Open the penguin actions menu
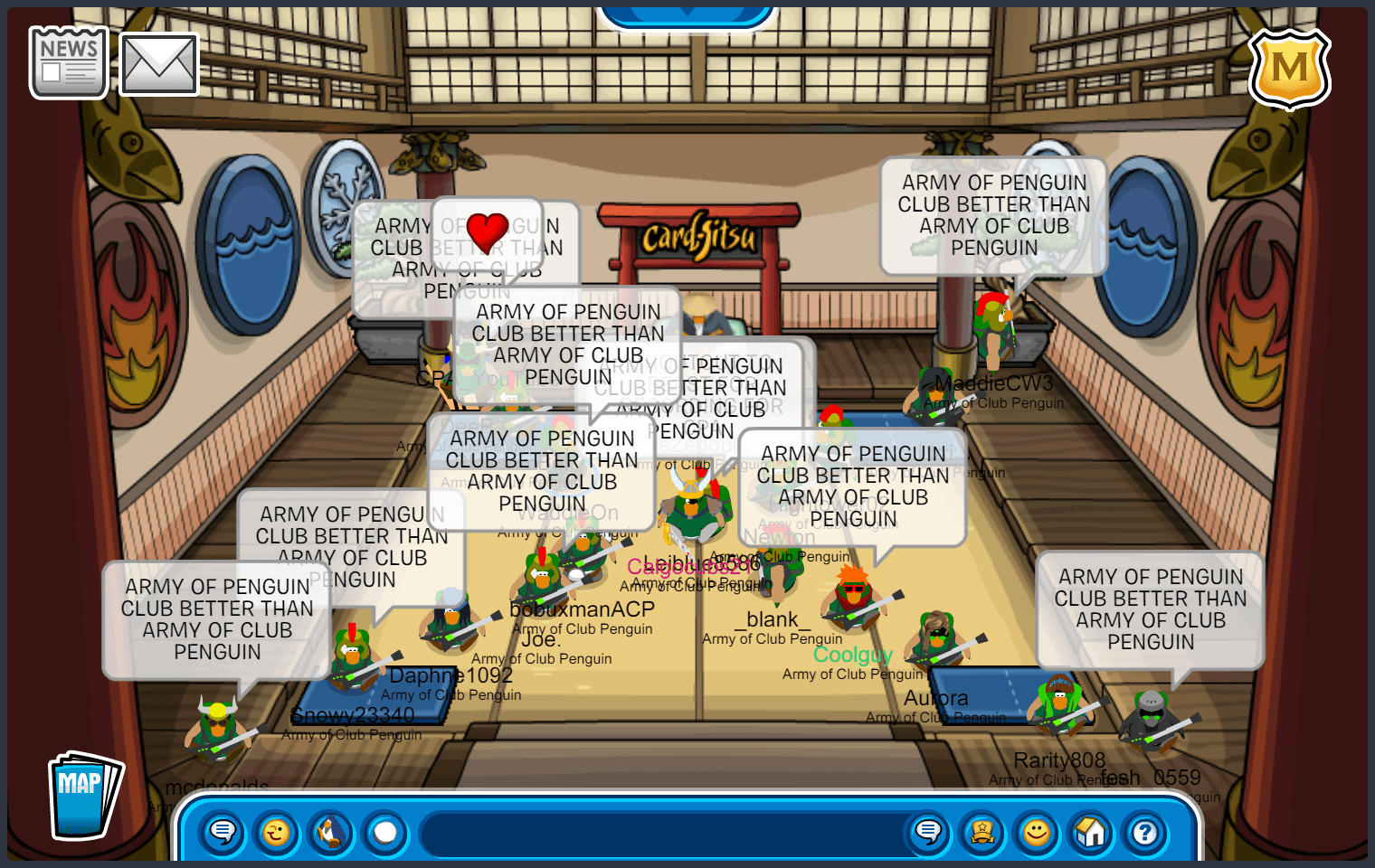1375x868 pixels. click(331, 832)
